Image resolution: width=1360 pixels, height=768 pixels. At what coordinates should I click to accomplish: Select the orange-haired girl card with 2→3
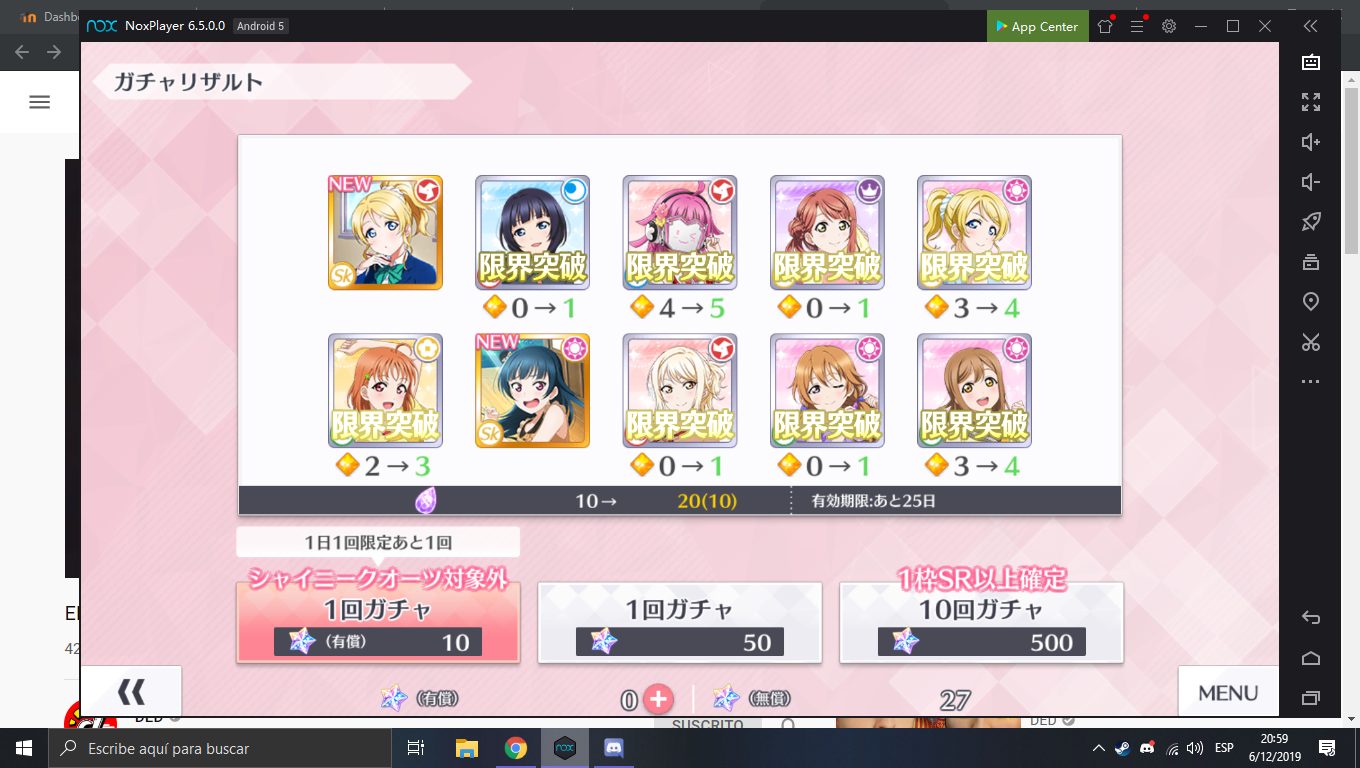[x=385, y=391]
